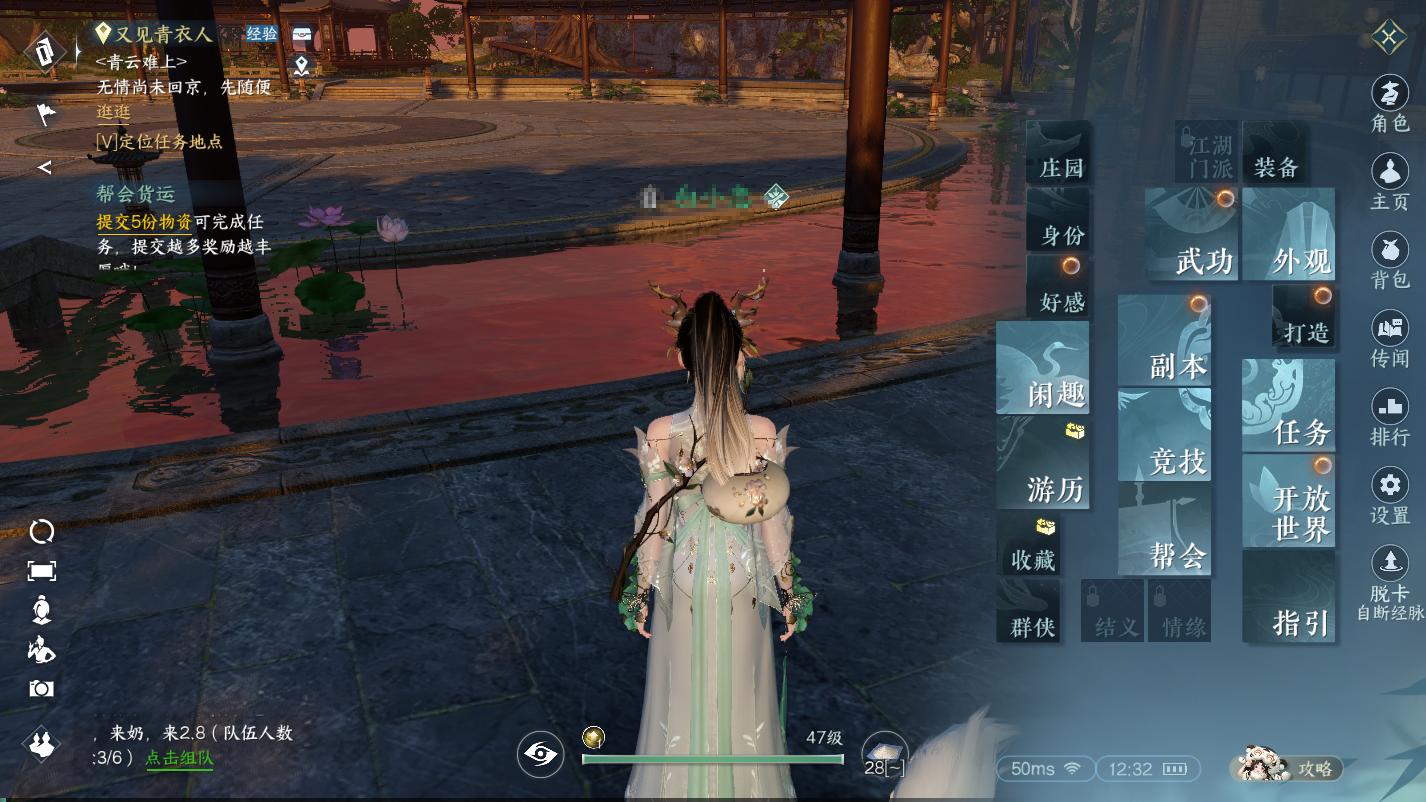The image size is (1426, 802).
Task: Open the 游历 travel tile
Action: click(1043, 464)
